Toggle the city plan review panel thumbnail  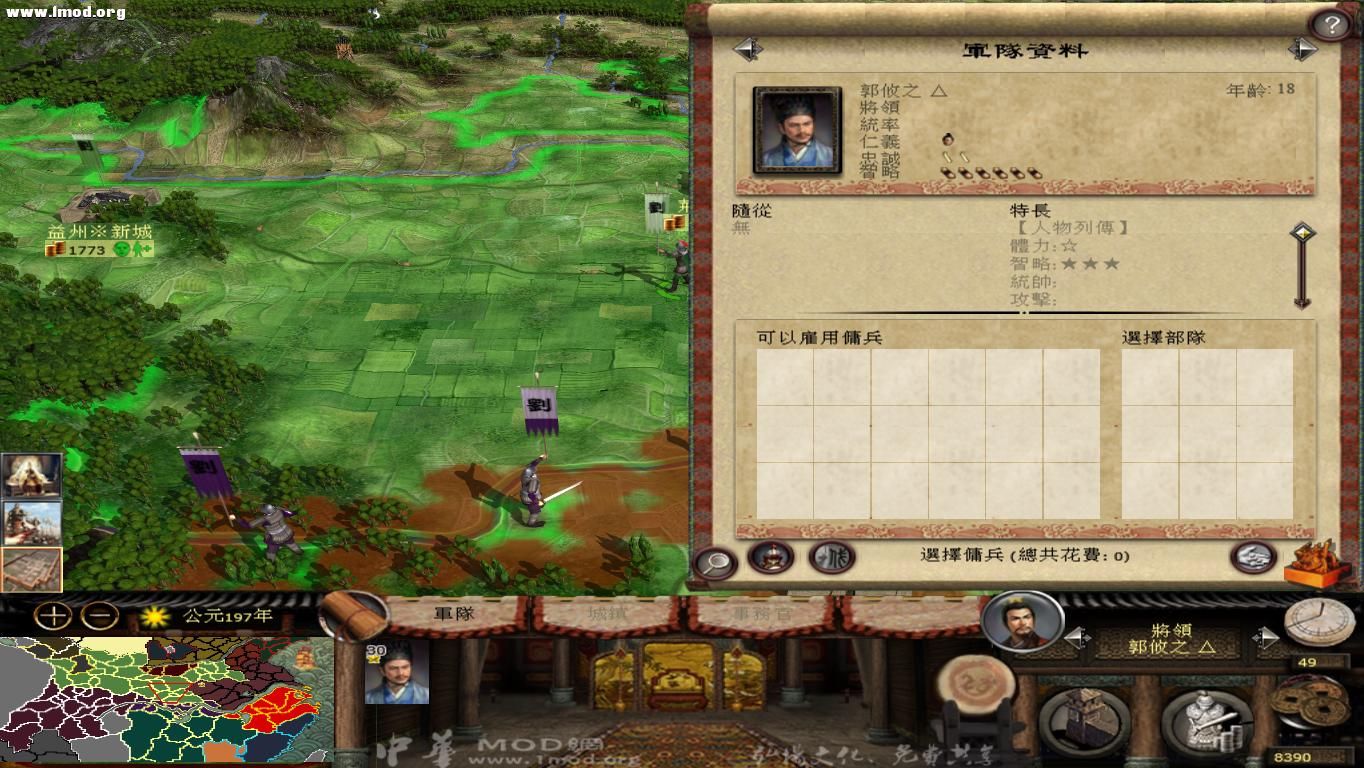(31, 568)
